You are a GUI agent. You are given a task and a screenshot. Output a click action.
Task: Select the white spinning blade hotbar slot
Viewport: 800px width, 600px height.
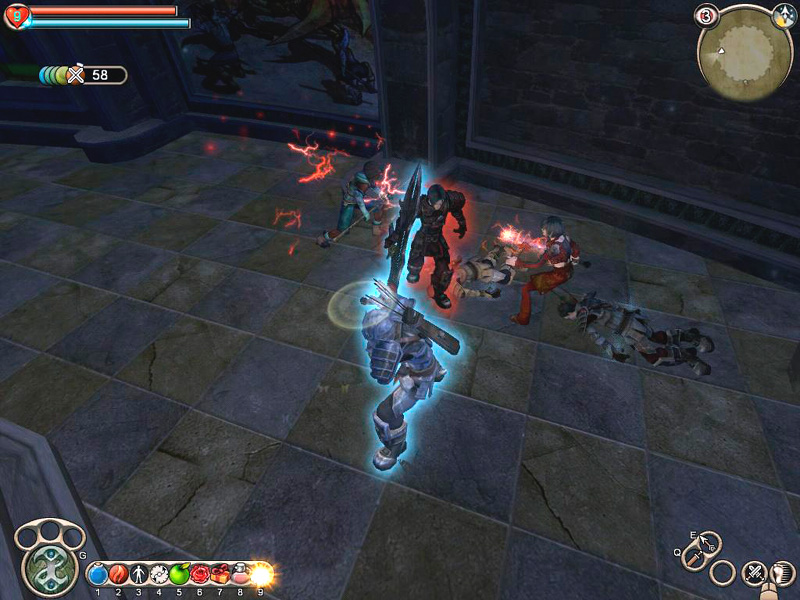click(158, 574)
